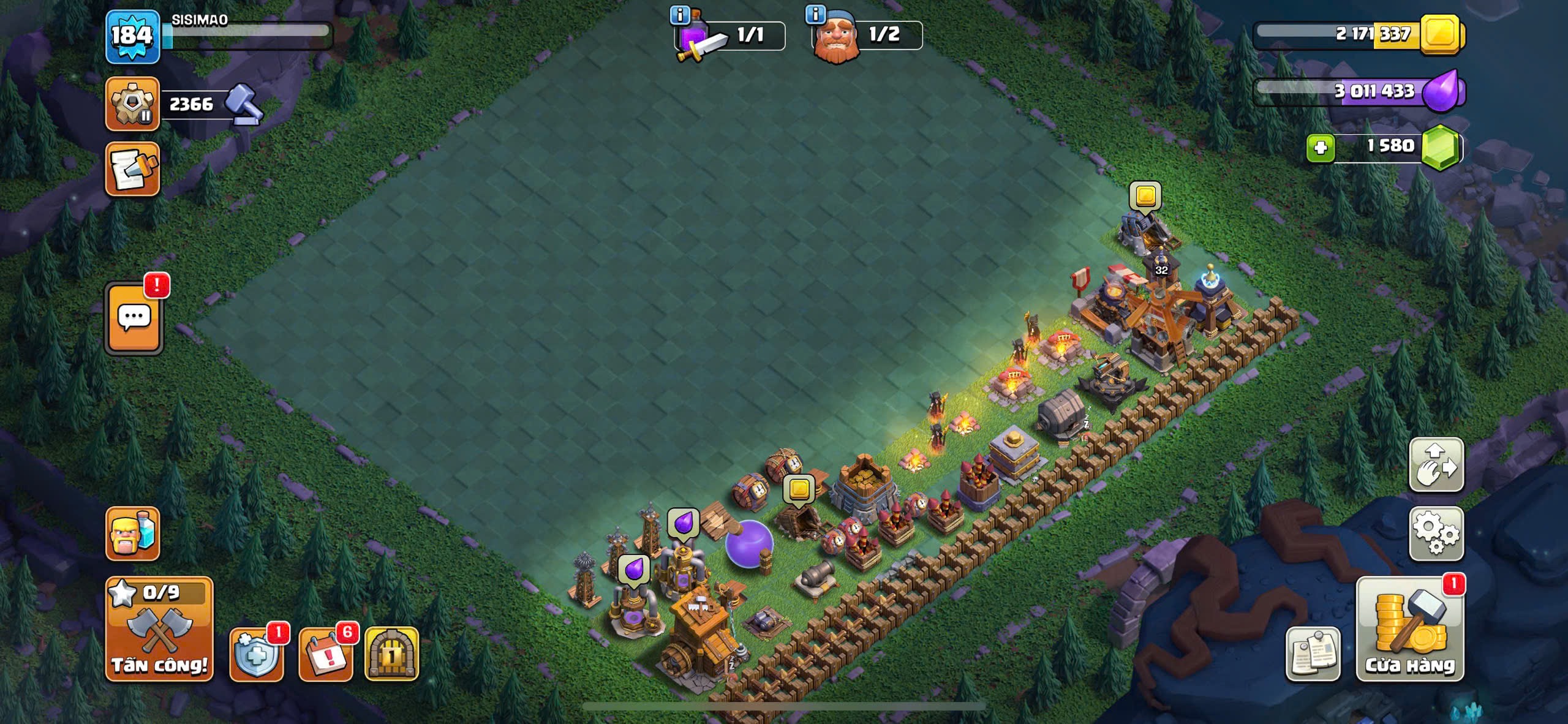Click the level 184 player badge

click(x=132, y=37)
